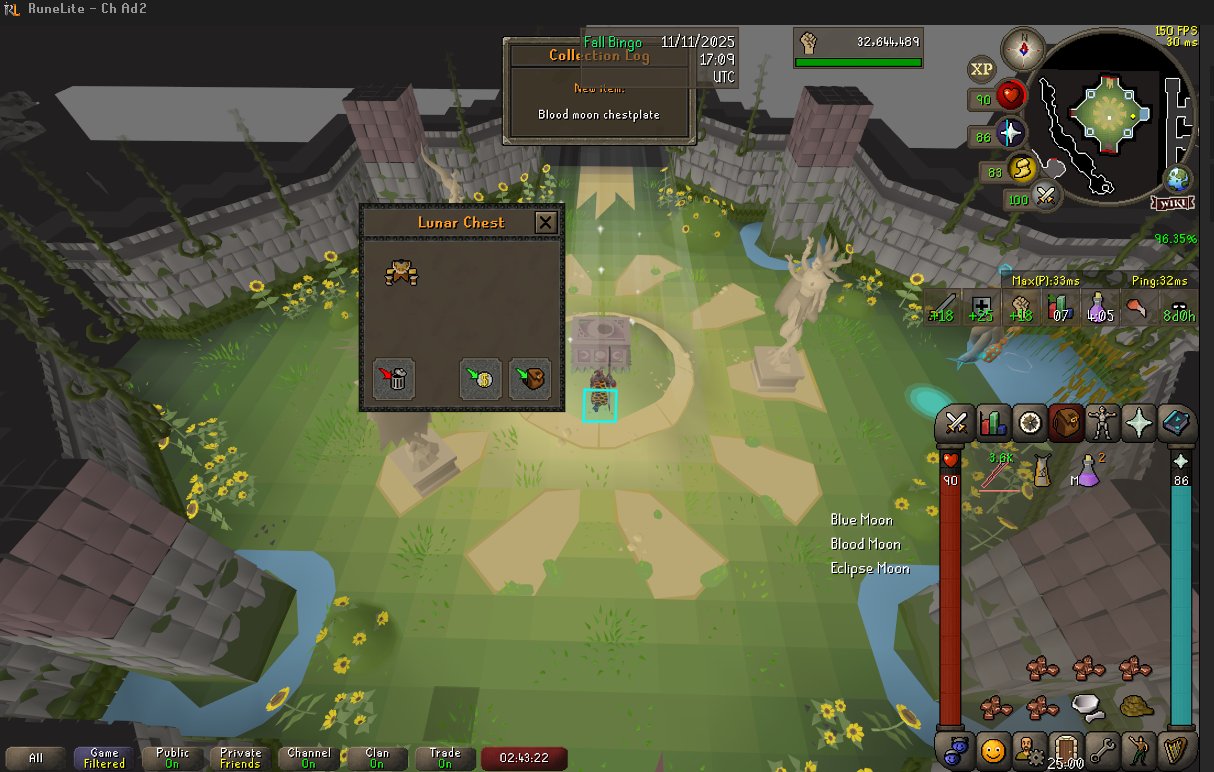
Task: Open the Combat Options tab
Action: pyautogui.click(x=956, y=423)
